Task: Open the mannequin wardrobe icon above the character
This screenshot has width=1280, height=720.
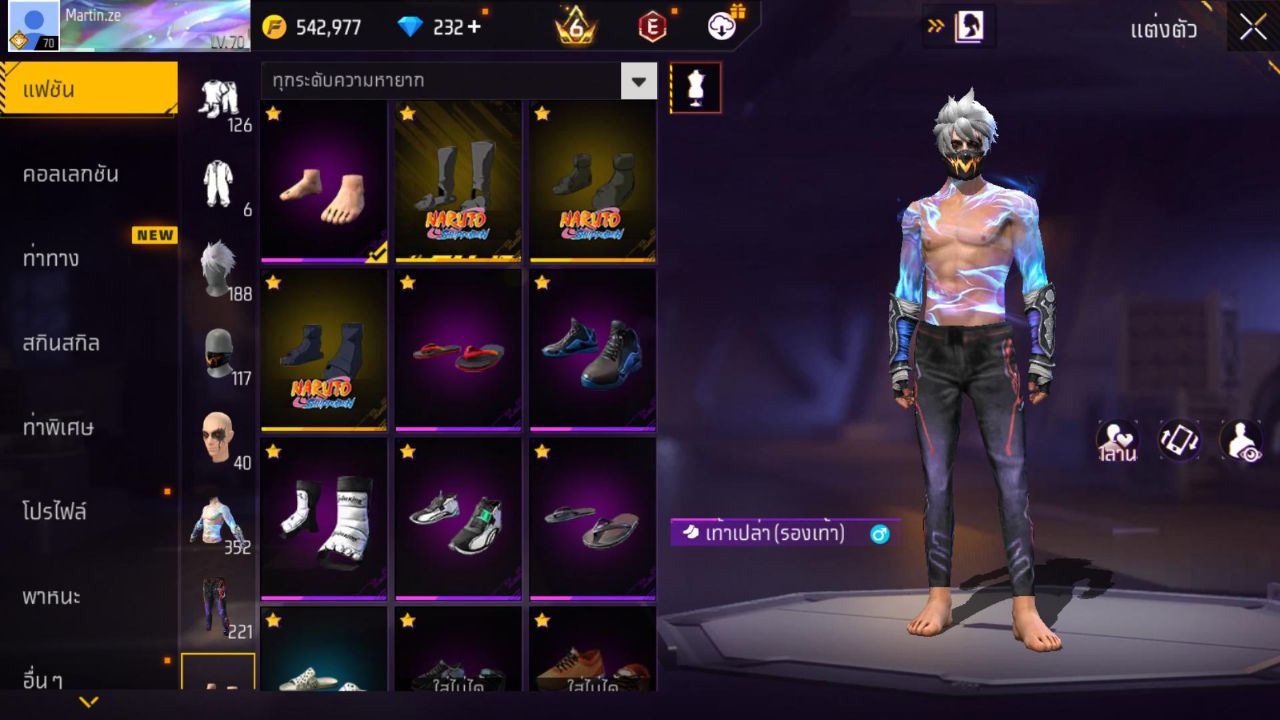Action: point(695,87)
